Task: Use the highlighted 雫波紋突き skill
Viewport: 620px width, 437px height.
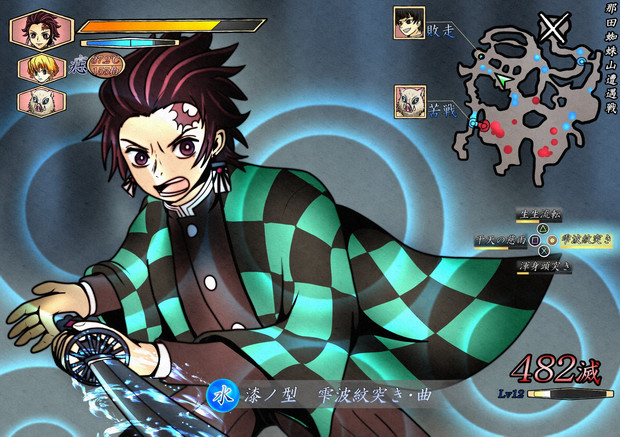Action: (582, 241)
